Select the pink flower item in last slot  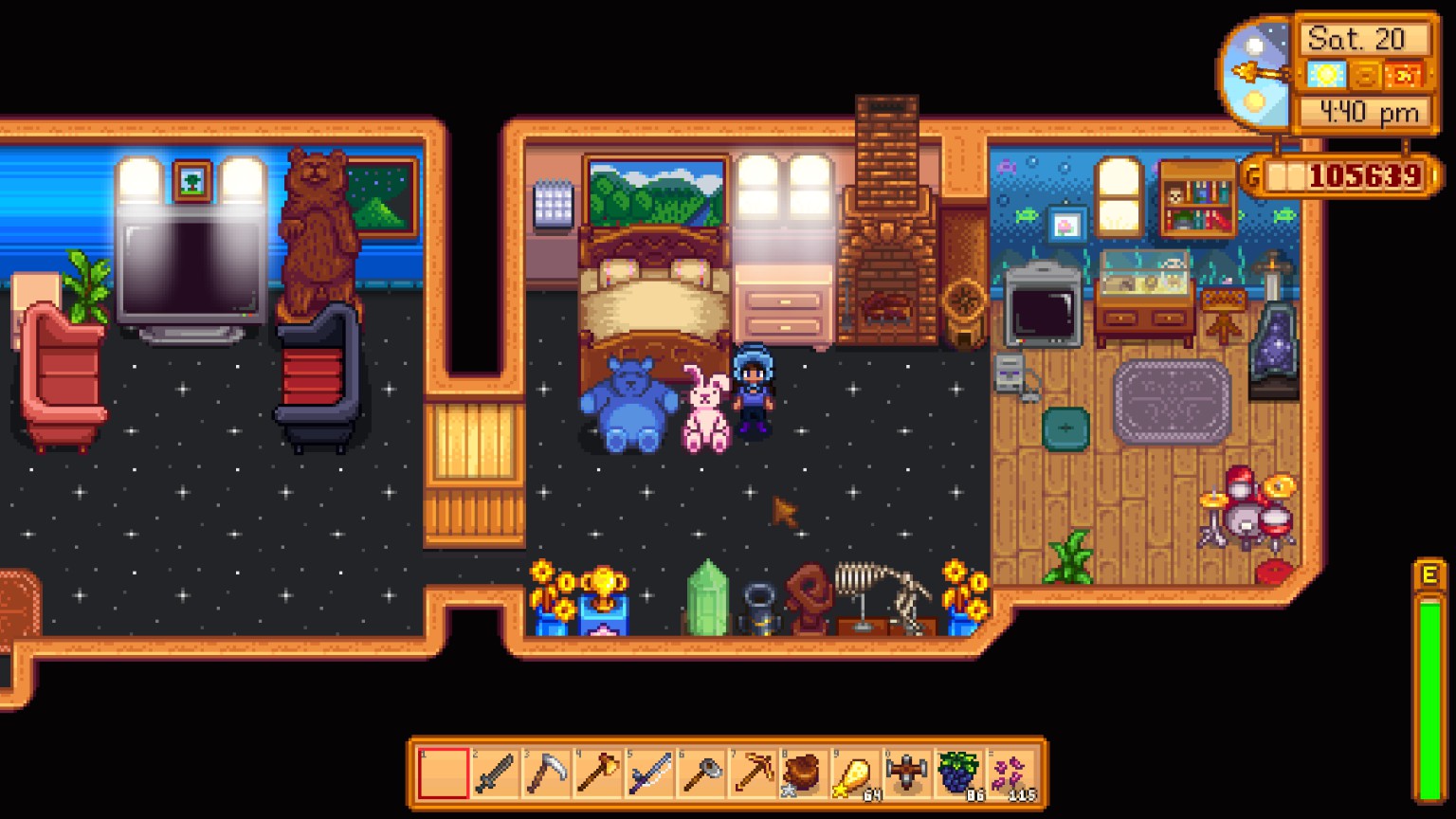click(1005, 773)
